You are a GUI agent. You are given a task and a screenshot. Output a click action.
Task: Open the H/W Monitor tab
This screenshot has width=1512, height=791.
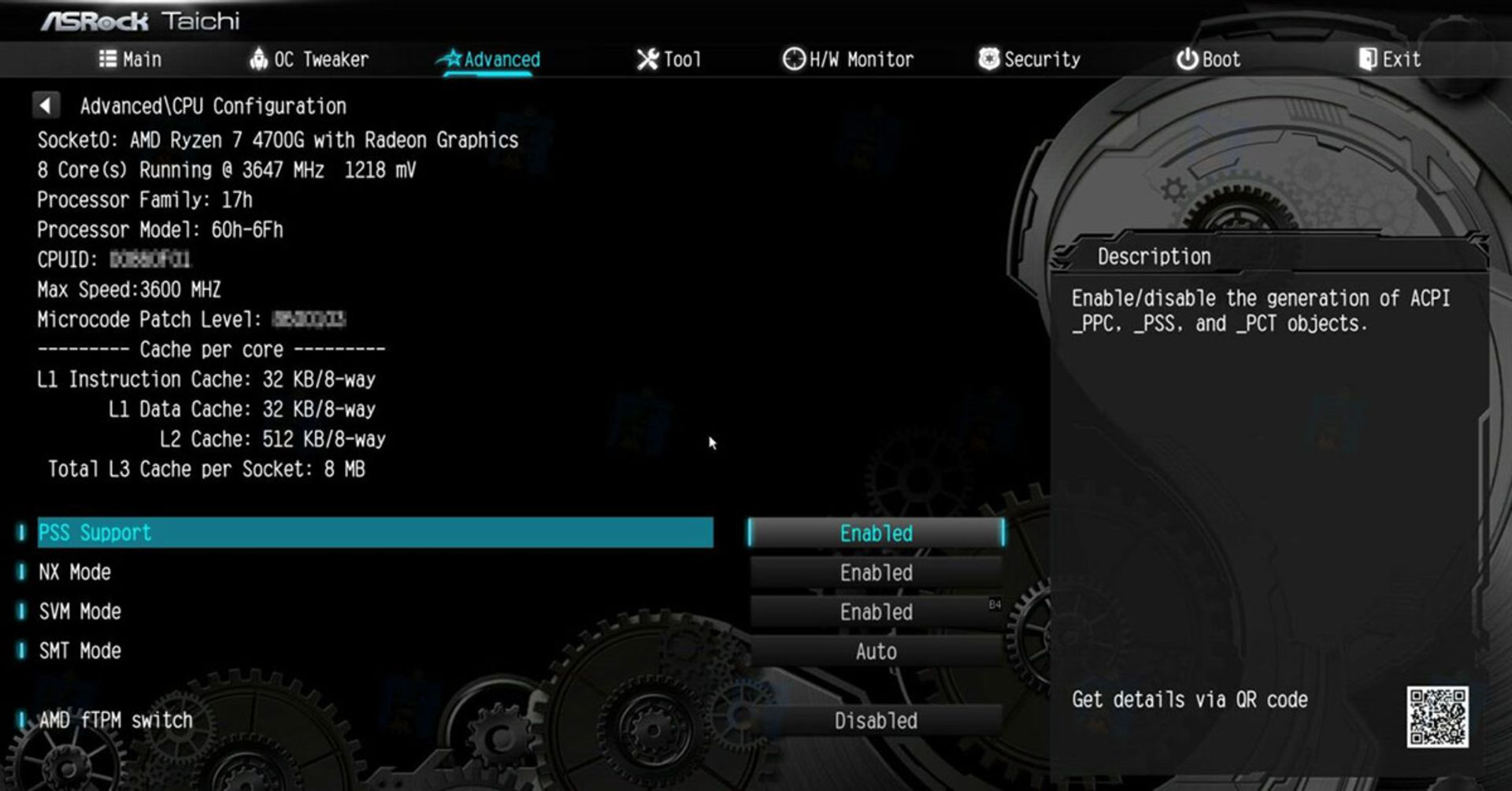[x=848, y=60]
